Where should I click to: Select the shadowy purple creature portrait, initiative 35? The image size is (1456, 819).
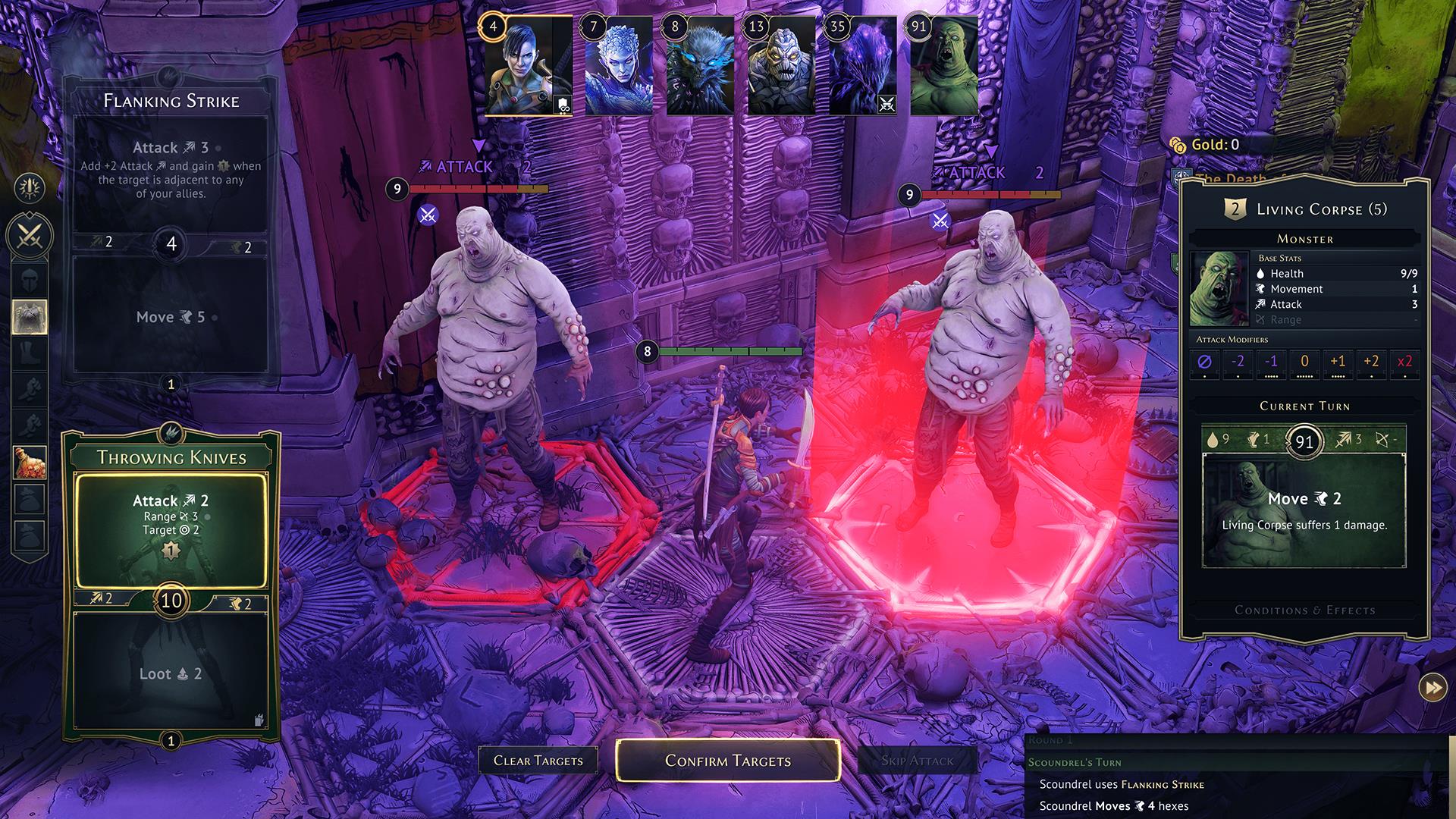click(x=863, y=67)
